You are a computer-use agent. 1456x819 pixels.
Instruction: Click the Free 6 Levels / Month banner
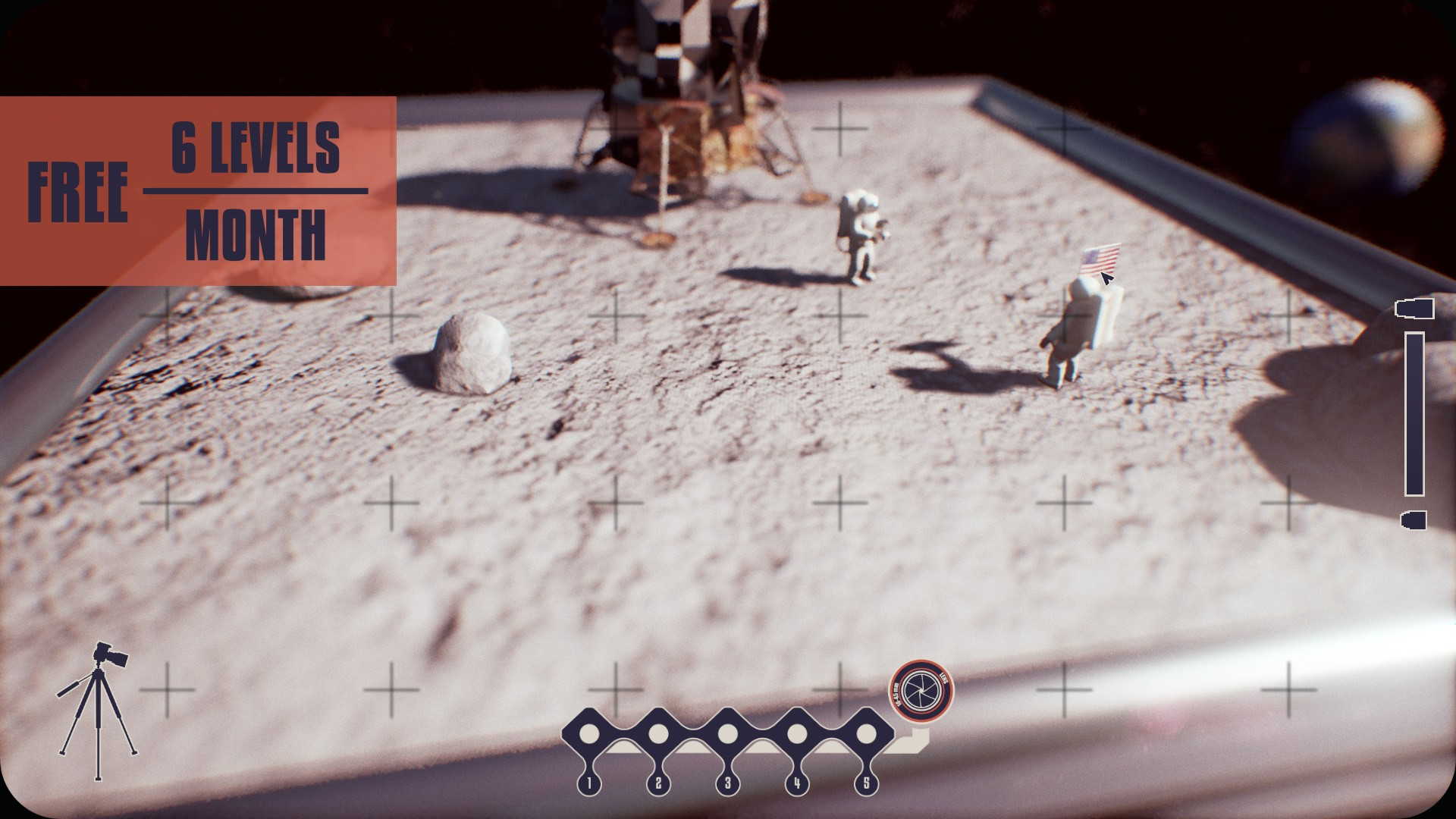pos(198,191)
